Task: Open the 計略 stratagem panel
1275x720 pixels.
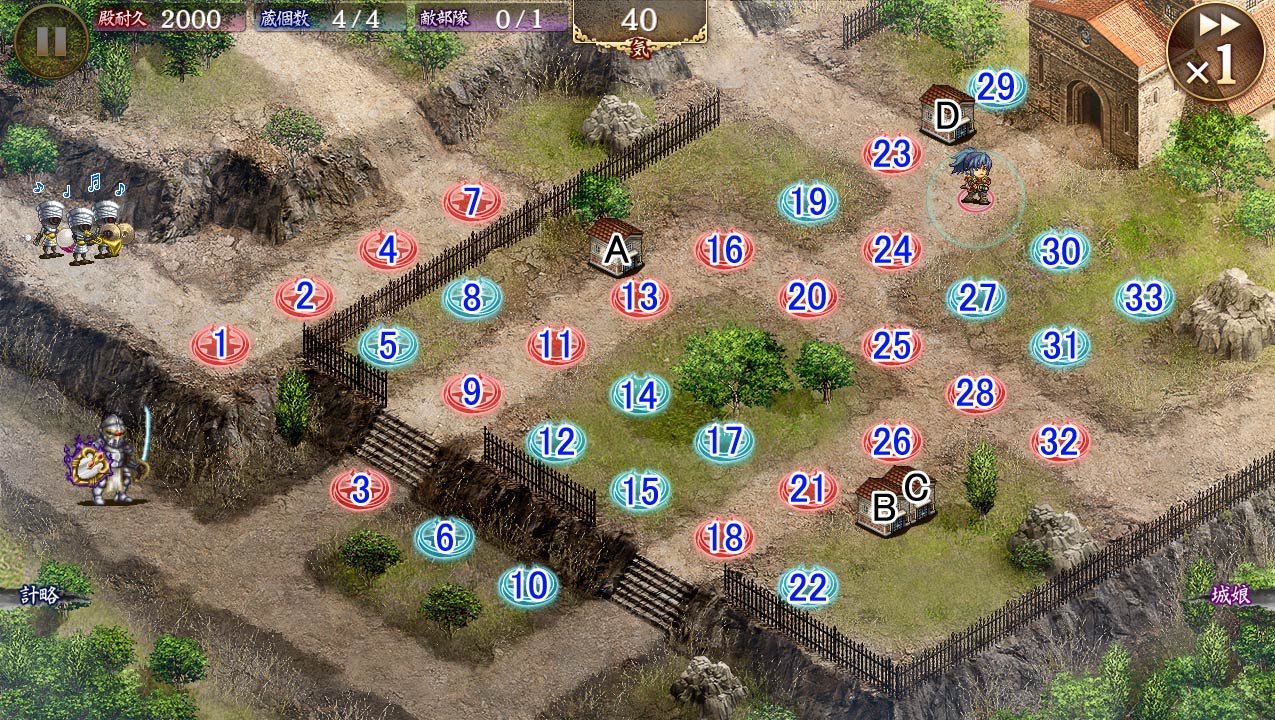Action: pyautogui.click(x=40, y=596)
